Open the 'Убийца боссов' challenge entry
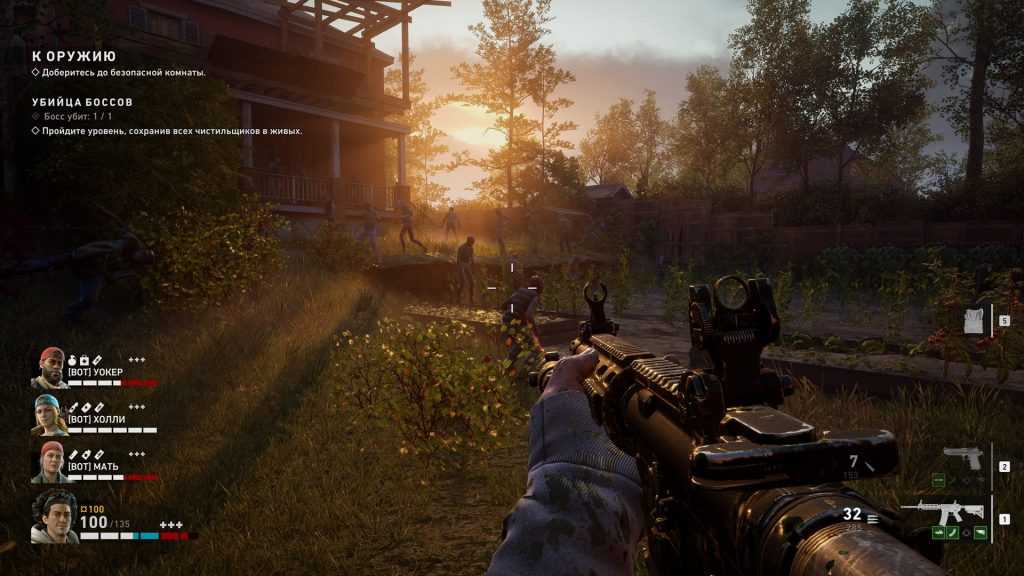Viewport: 1024px width, 576px height. (82, 102)
